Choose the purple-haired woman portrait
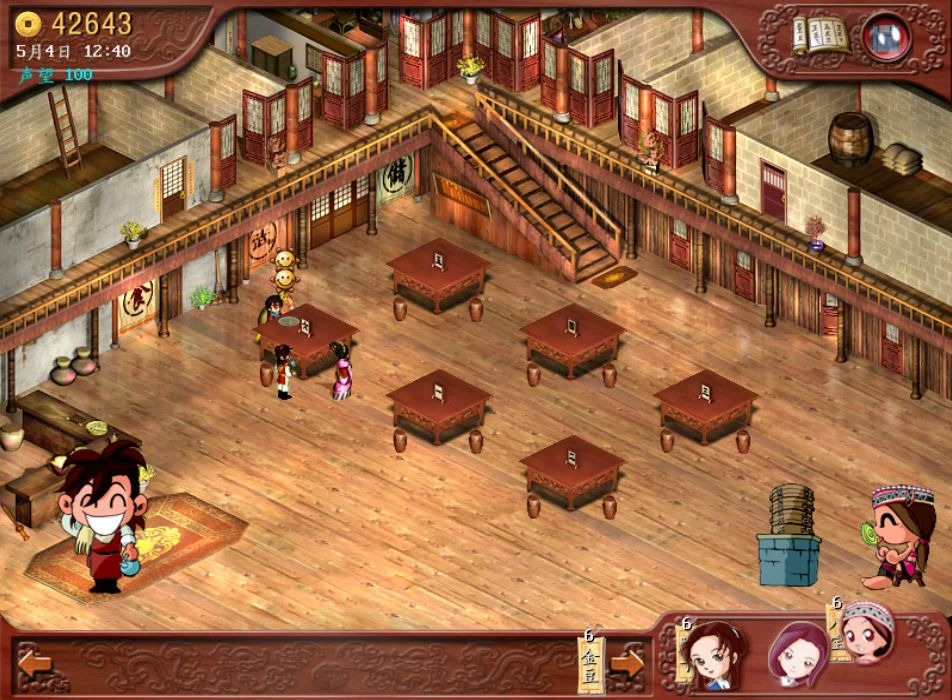 pyautogui.click(x=799, y=653)
